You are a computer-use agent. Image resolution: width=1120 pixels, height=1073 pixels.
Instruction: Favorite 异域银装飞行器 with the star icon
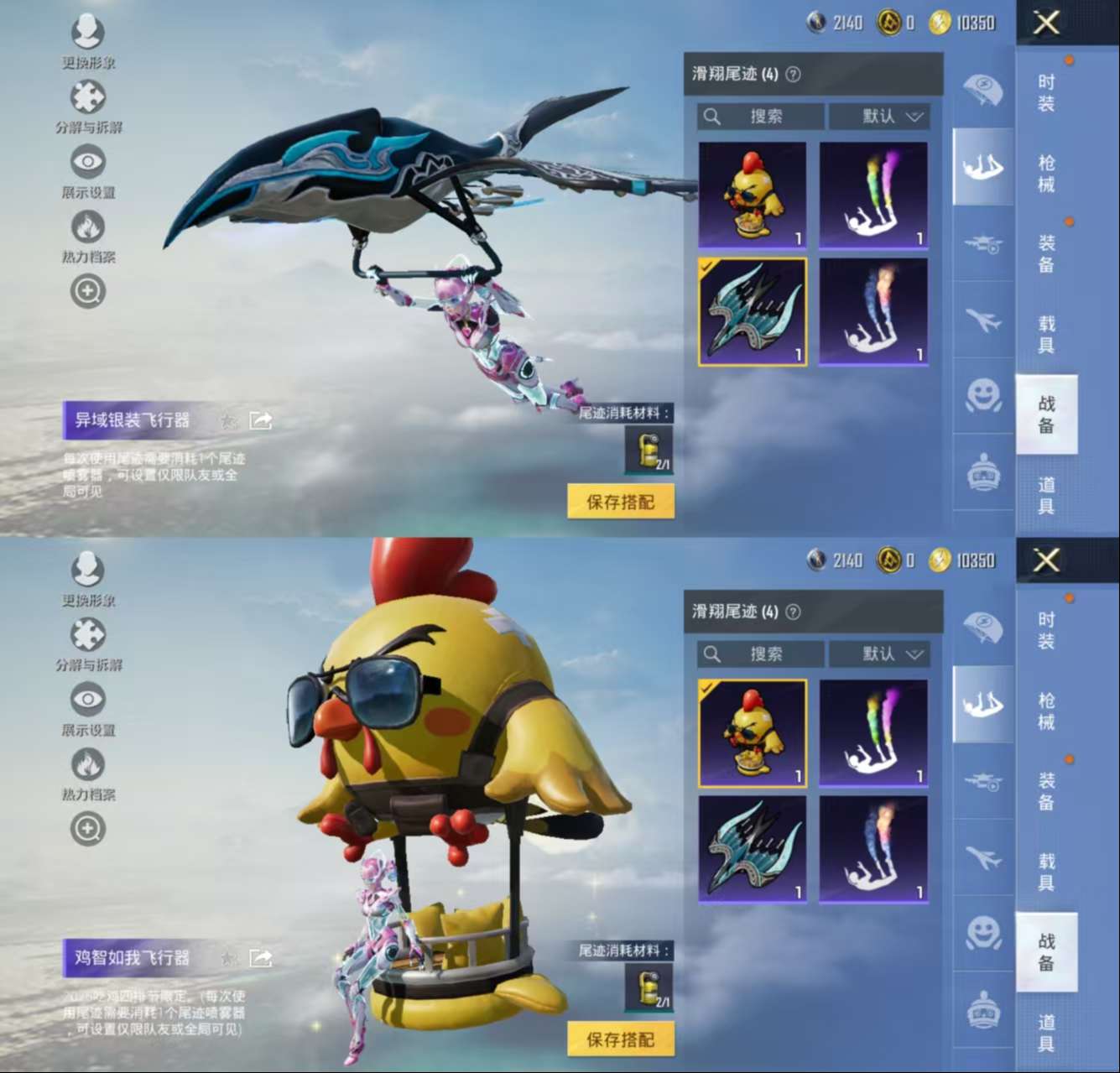click(228, 420)
